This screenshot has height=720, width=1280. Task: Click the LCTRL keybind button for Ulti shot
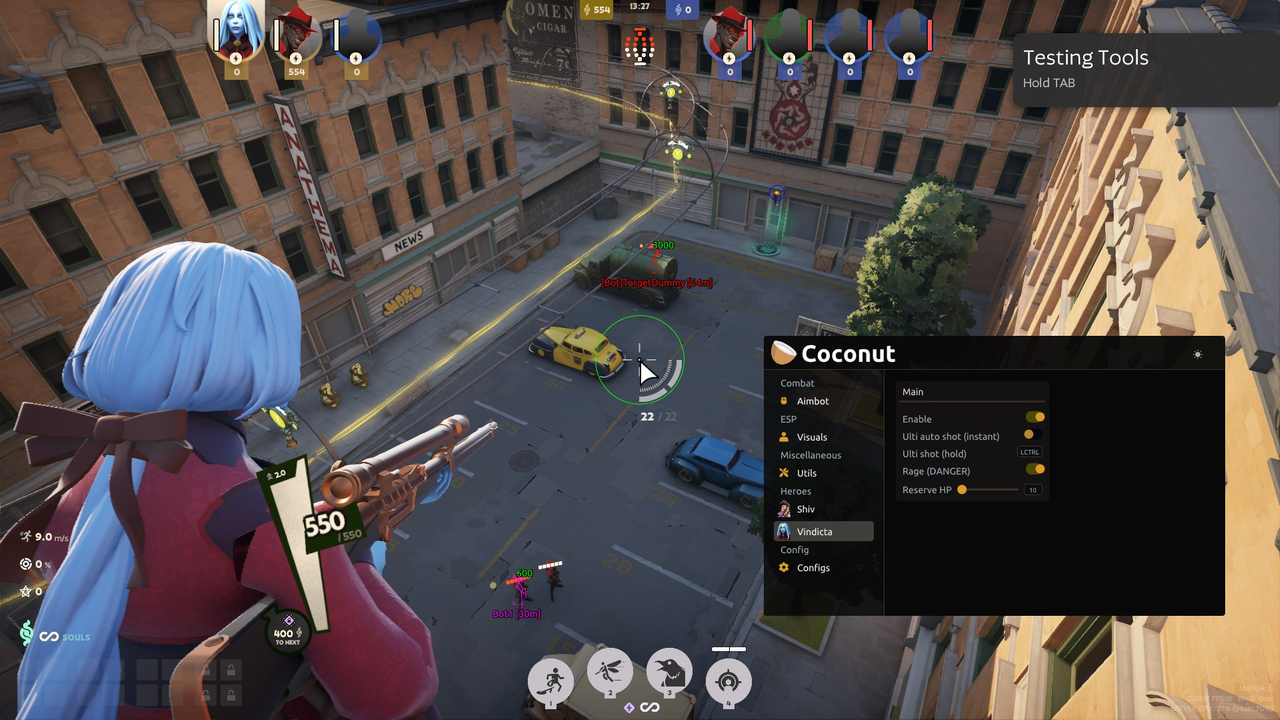point(1031,452)
